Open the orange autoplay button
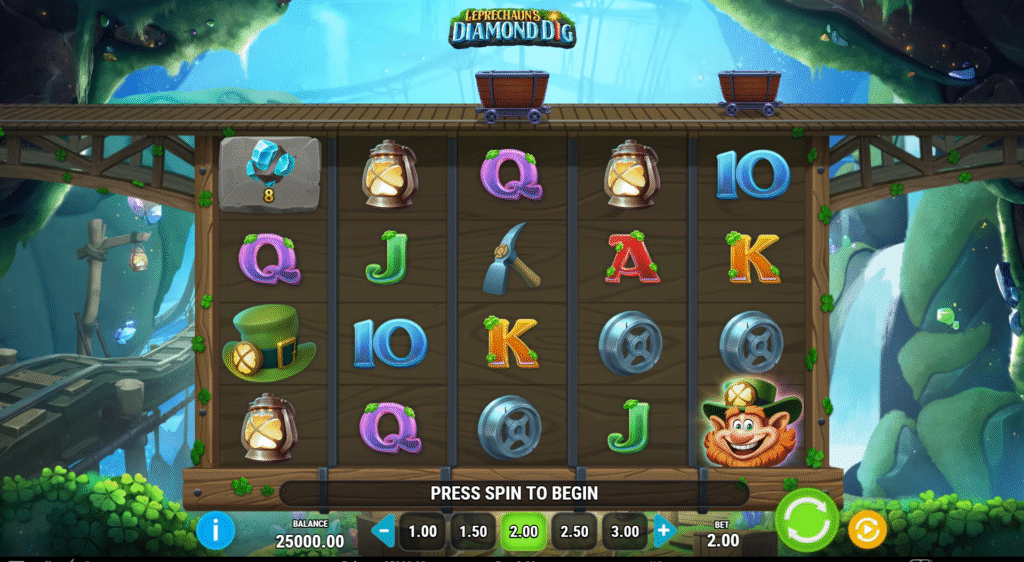The height and width of the screenshot is (562, 1024). tap(867, 530)
